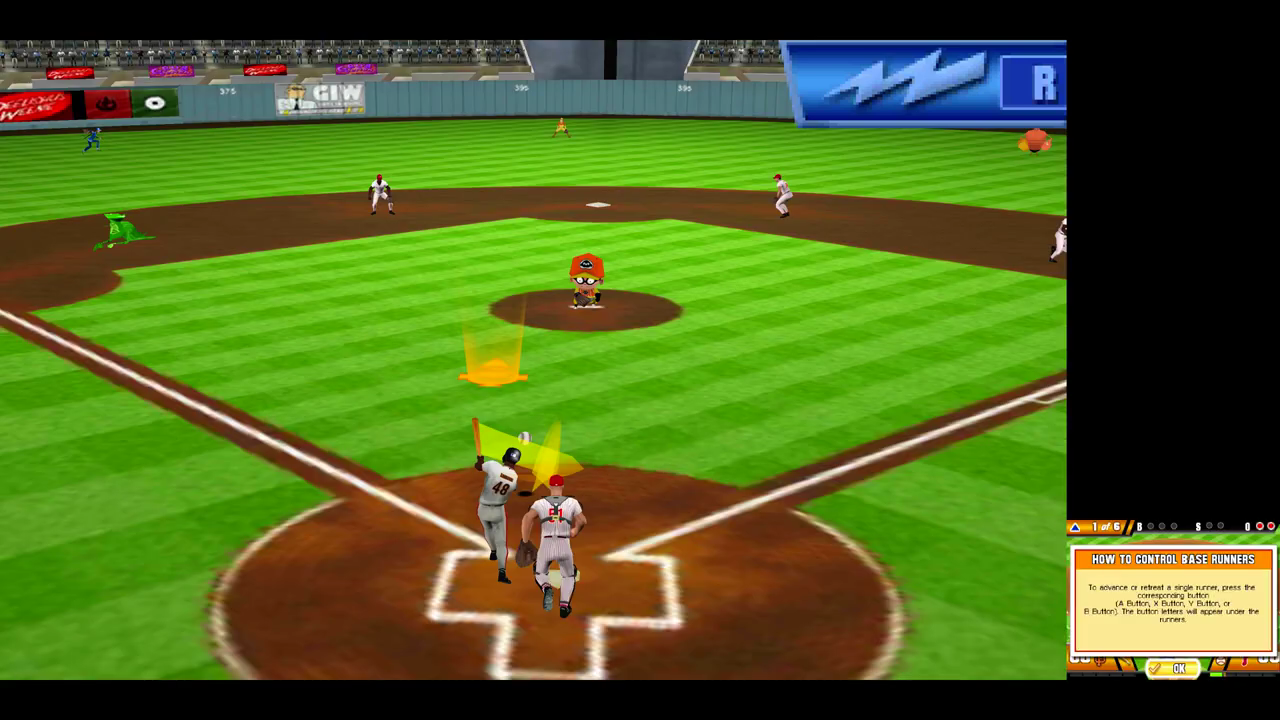Screen dimensions: 1280x720
Task: Toggle the lit red outs indicator
Action: pos(1260,526)
